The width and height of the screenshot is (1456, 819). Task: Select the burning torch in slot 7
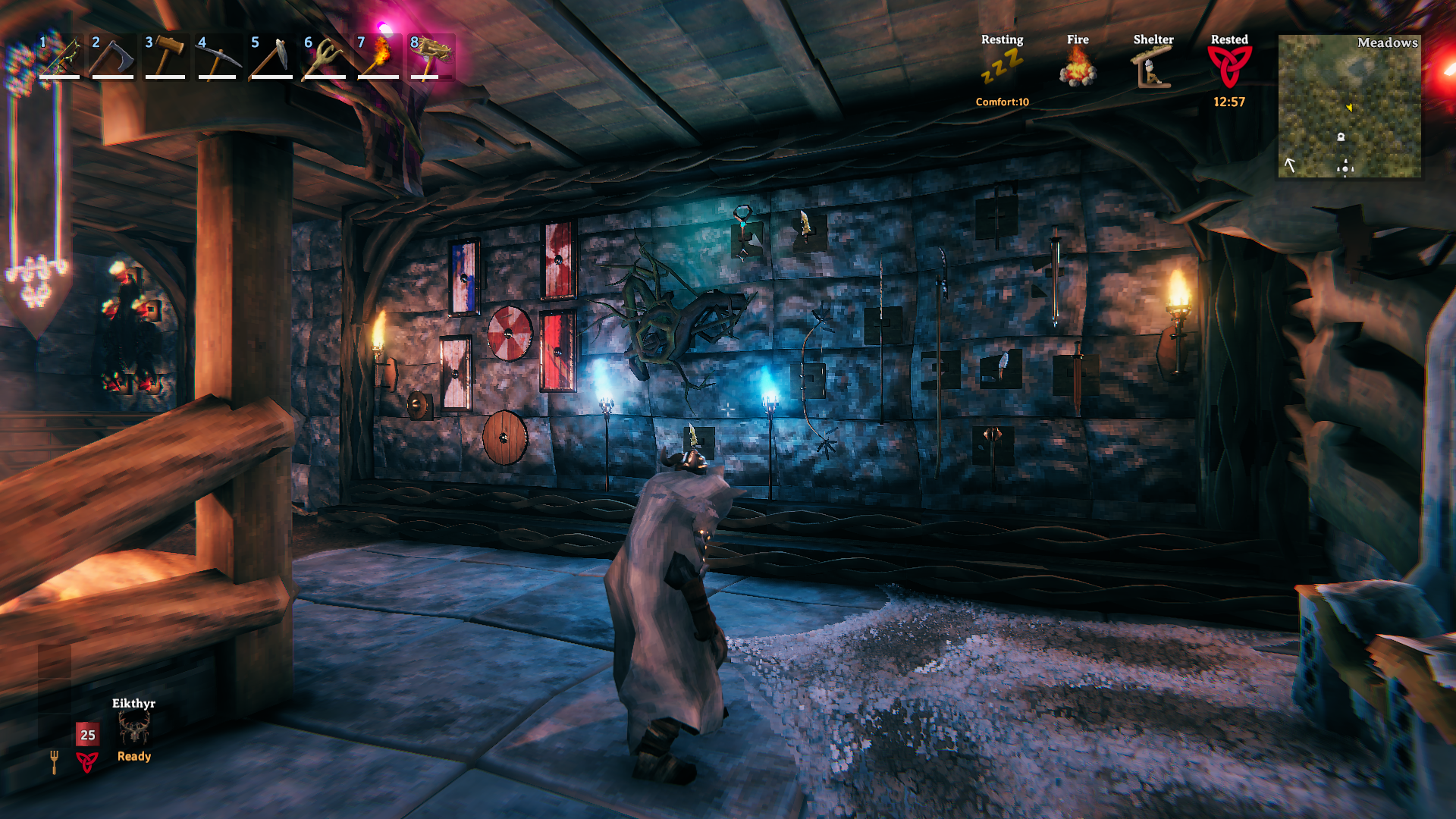click(x=378, y=57)
